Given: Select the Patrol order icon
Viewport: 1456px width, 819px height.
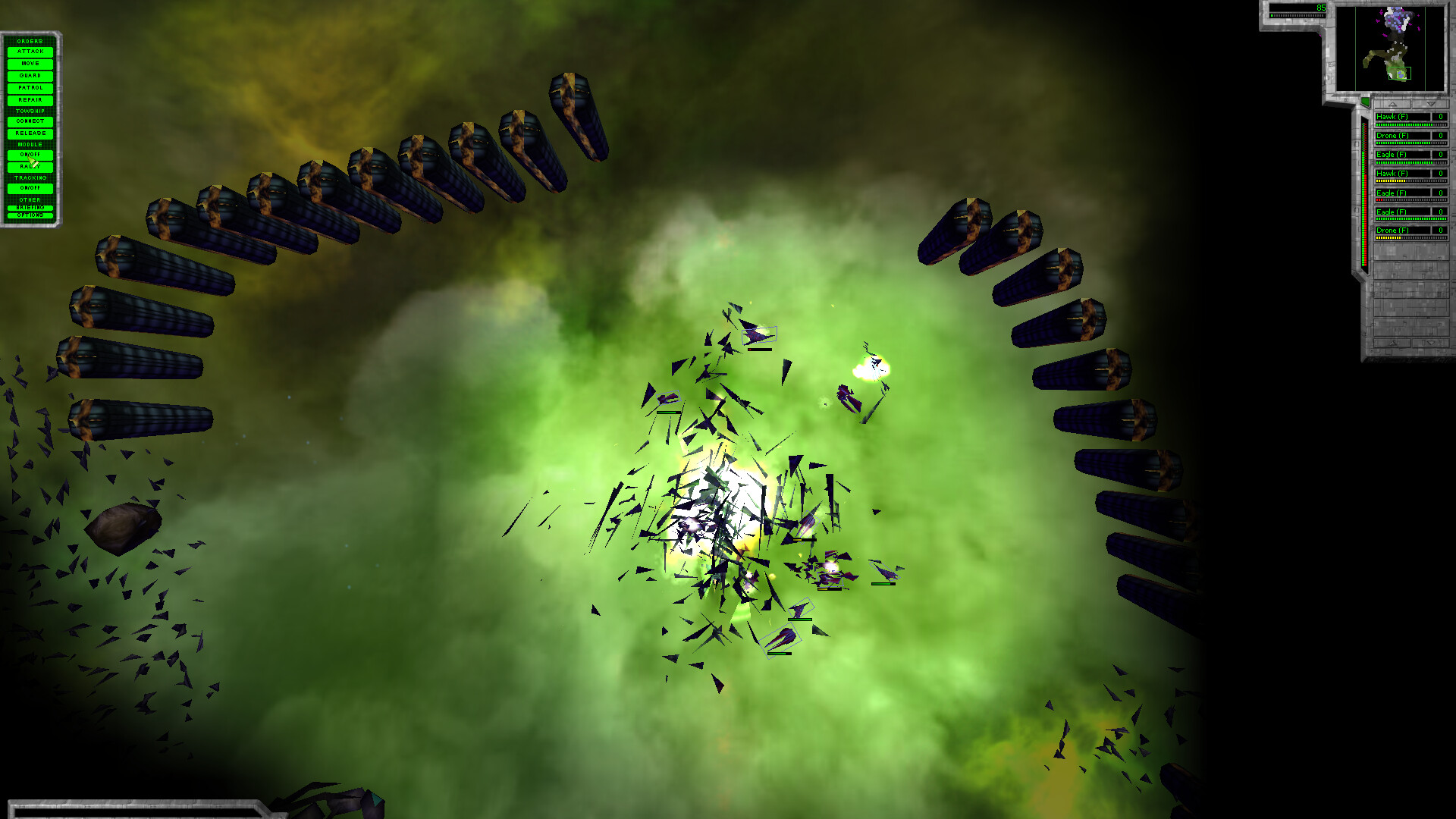Looking at the screenshot, I should [30, 88].
